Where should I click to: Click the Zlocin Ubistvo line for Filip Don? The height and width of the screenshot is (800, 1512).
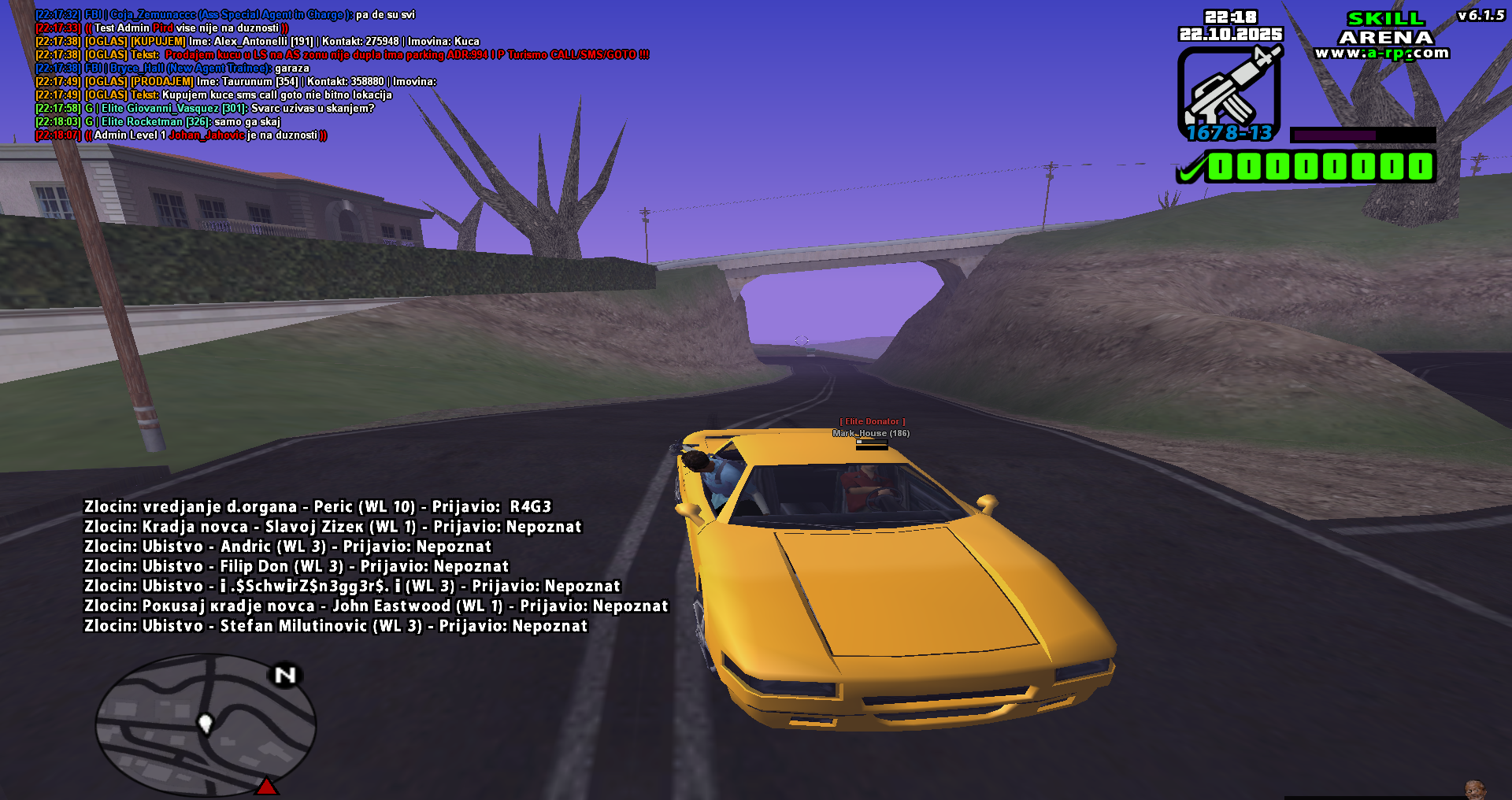point(297,566)
